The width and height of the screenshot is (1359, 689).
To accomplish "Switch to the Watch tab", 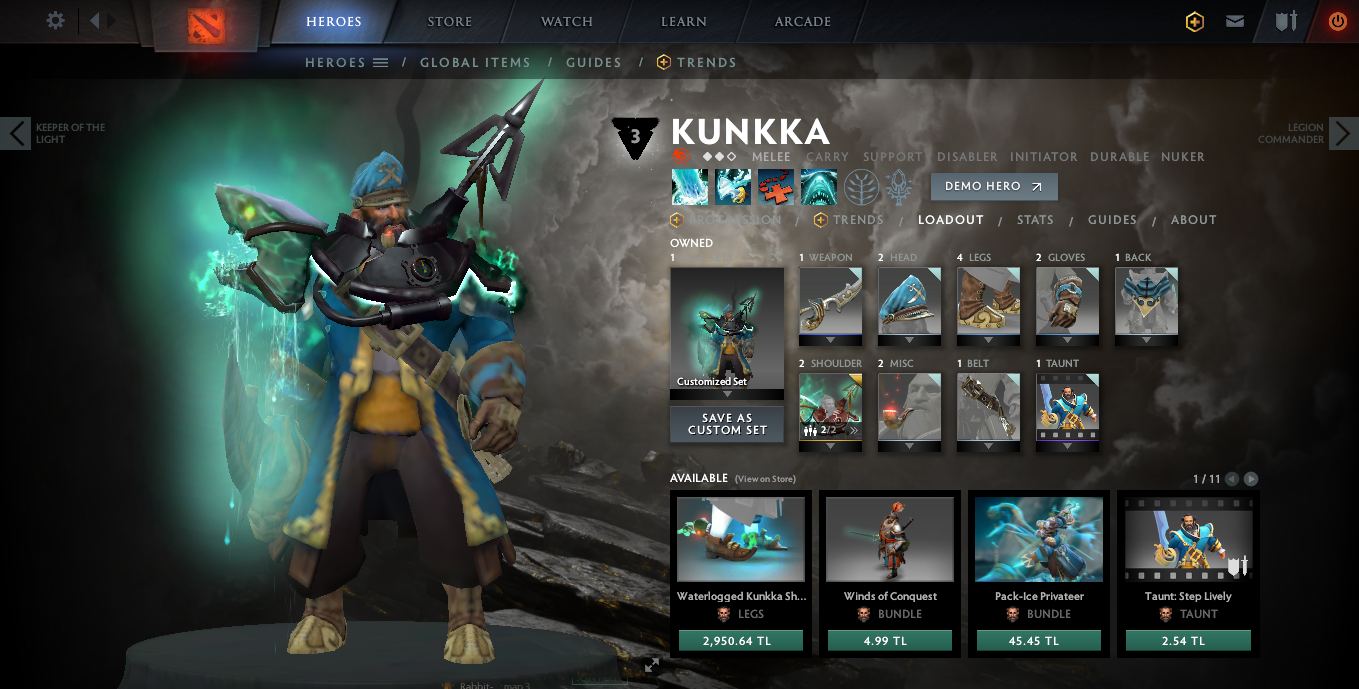I will 567,21.
